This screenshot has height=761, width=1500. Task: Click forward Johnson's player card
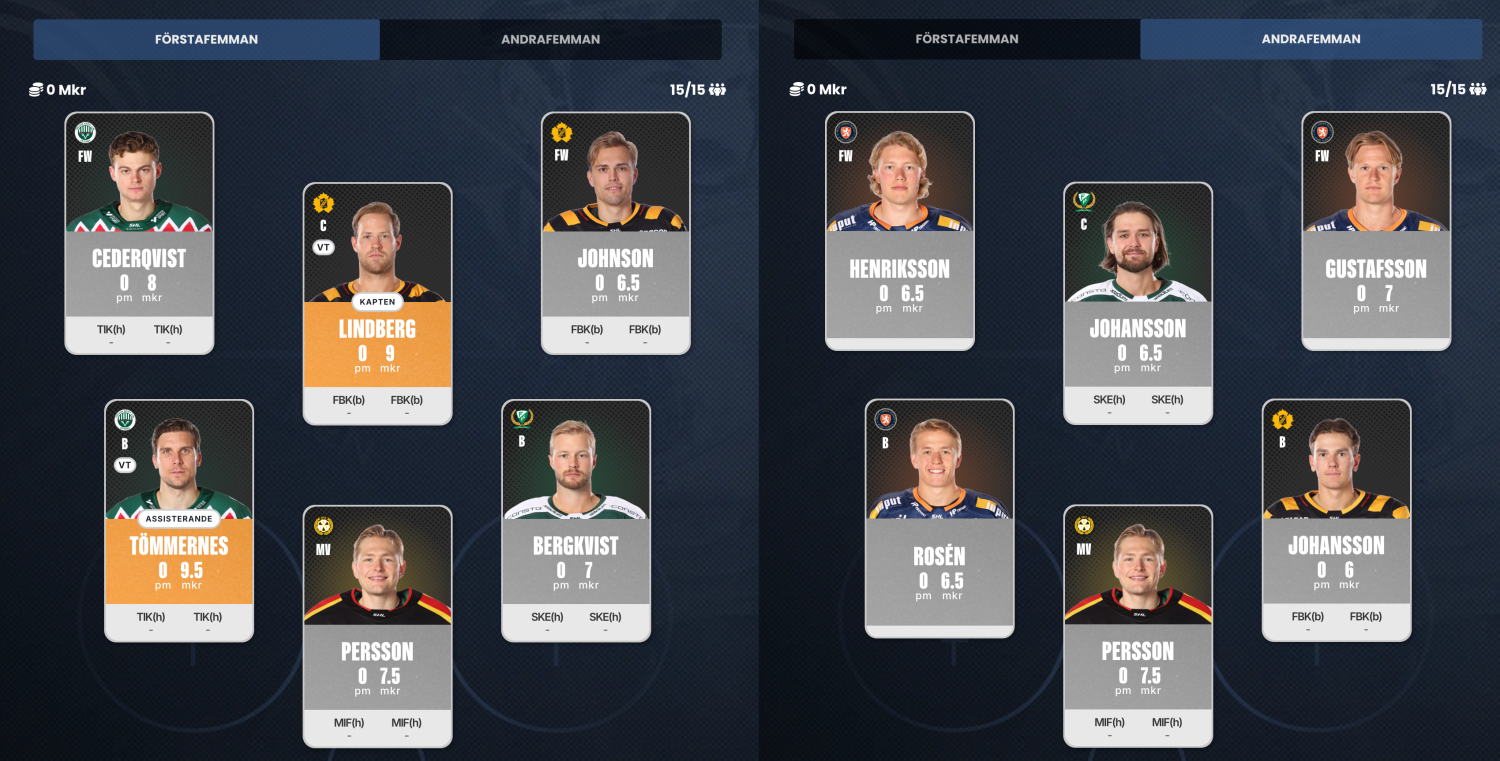[615, 233]
